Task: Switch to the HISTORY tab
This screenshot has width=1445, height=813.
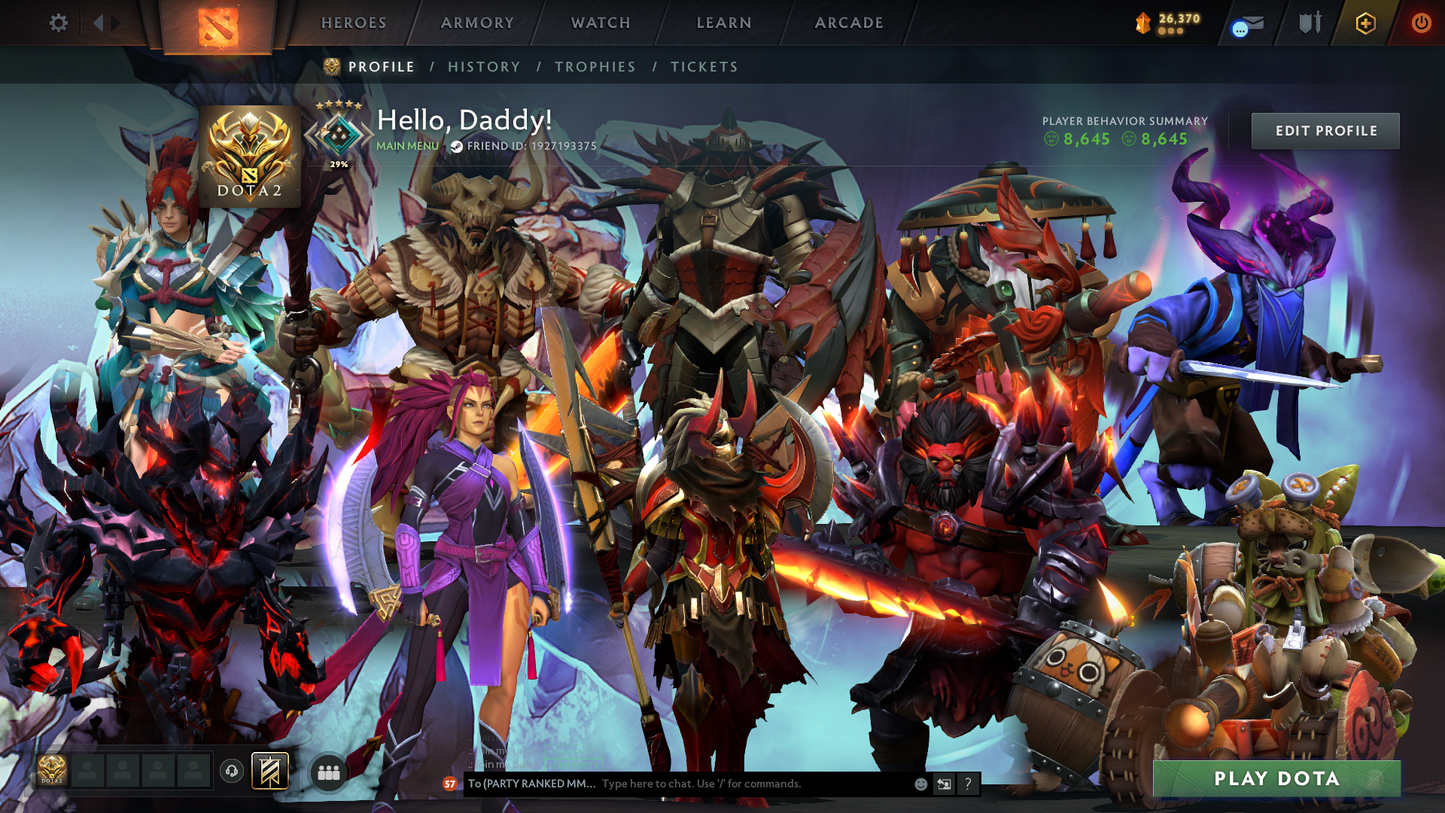Action: (x=485, y=66)
